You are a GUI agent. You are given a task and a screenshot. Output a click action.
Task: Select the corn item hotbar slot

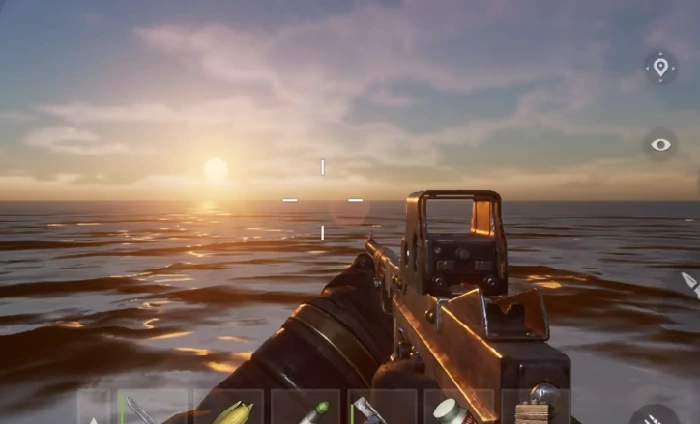[x=229, y=411]
